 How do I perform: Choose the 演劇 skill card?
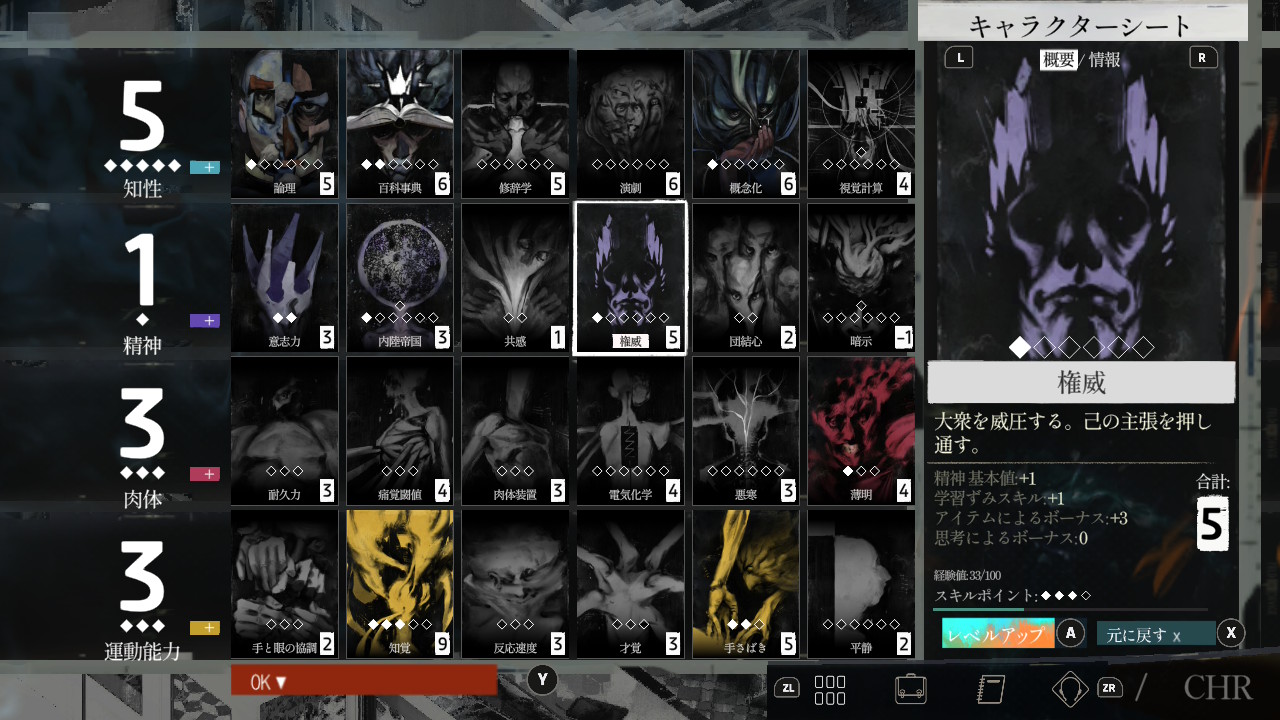coord(630,123)
